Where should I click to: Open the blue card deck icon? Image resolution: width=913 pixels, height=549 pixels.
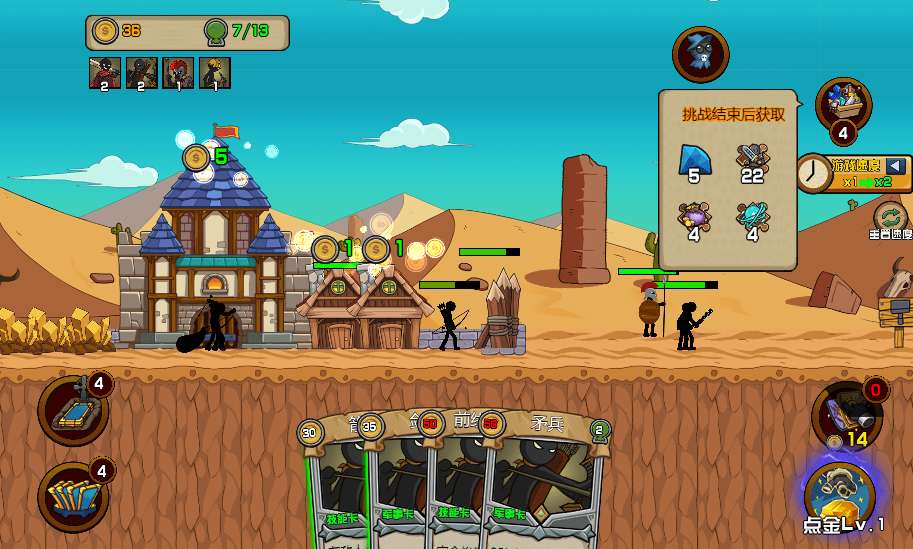point(73,497)
